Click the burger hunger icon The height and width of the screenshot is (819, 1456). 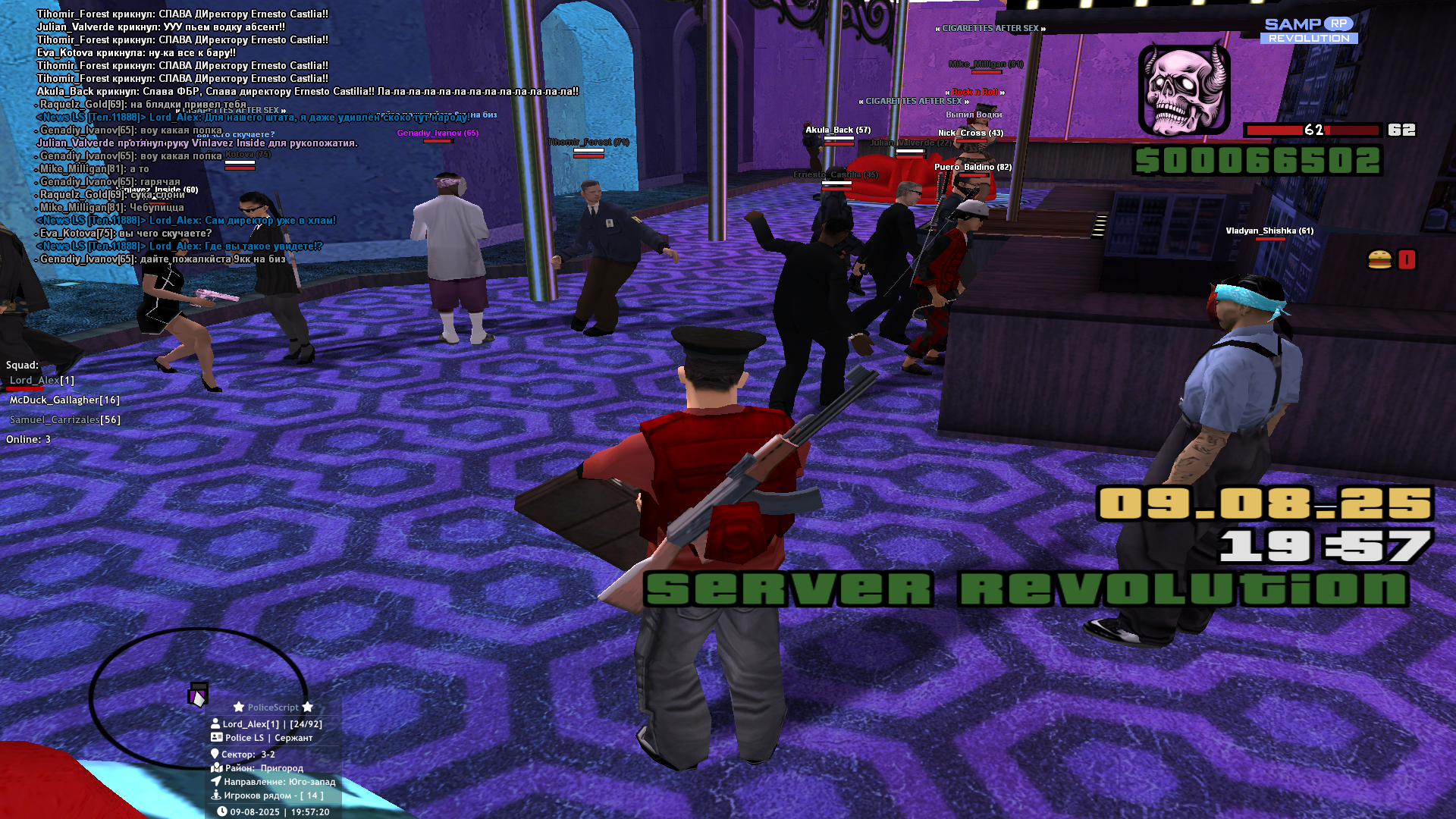click(1379, 260)
